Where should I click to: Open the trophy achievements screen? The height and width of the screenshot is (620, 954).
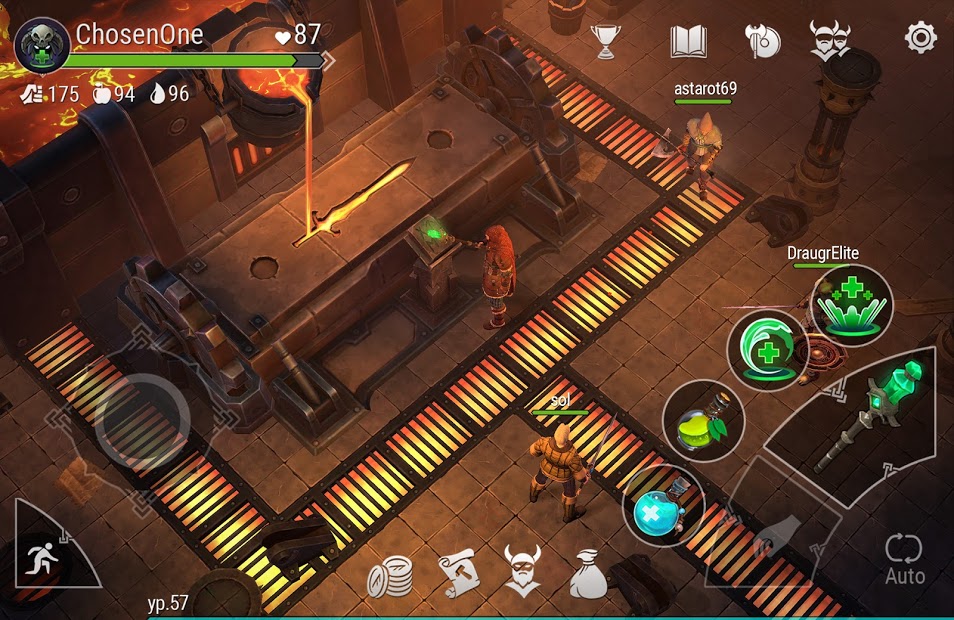point(606,41)
